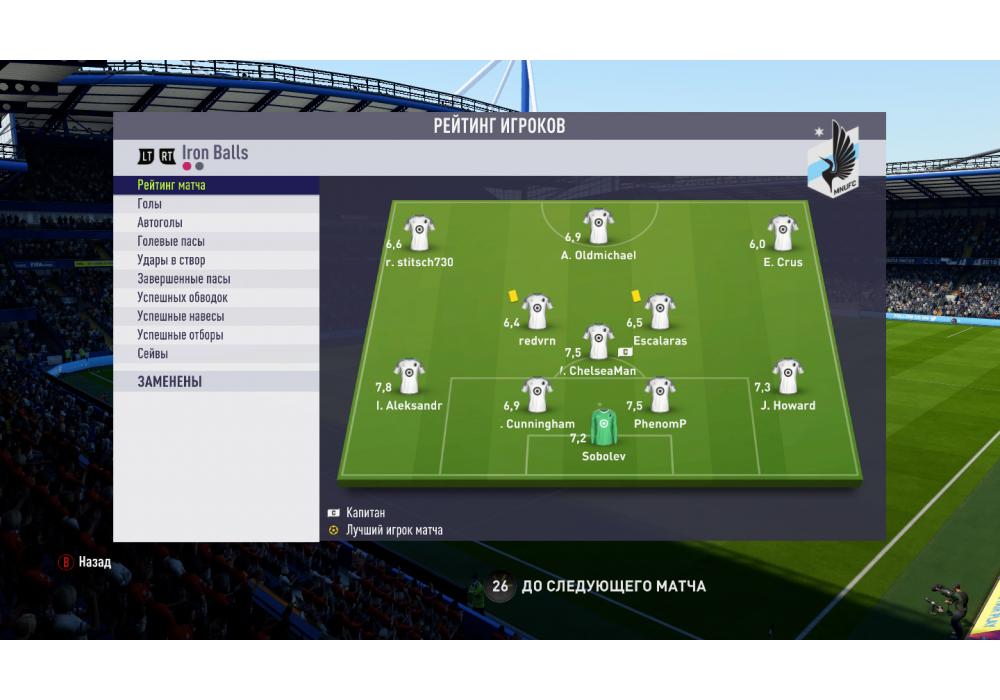1000x700 pixels.
Task: Select Успешные навесы in the menu
Action: [215, 316]
